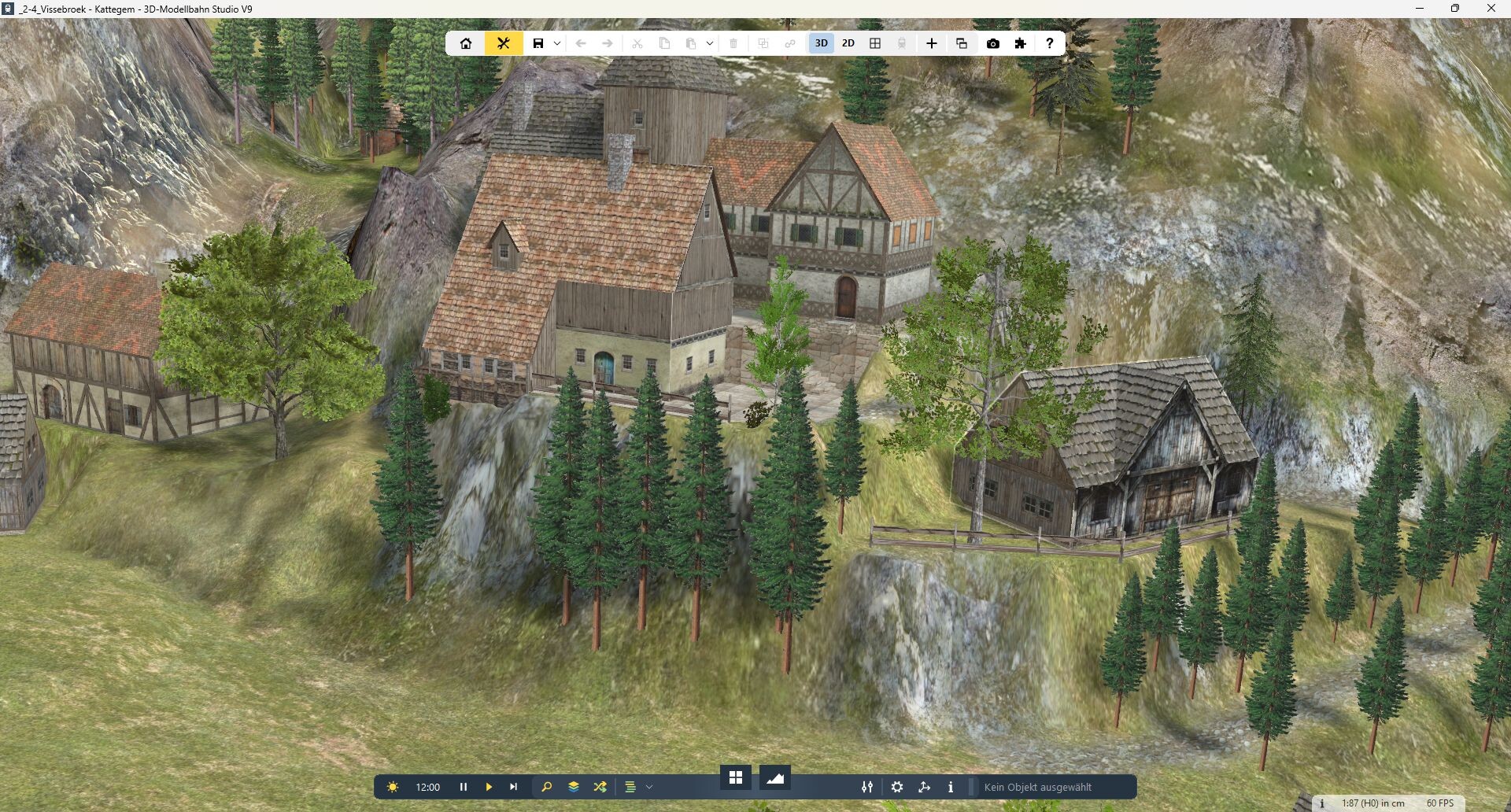
Task: Toggle the yellow tools editor mode button
Action: tap(504, 43)
